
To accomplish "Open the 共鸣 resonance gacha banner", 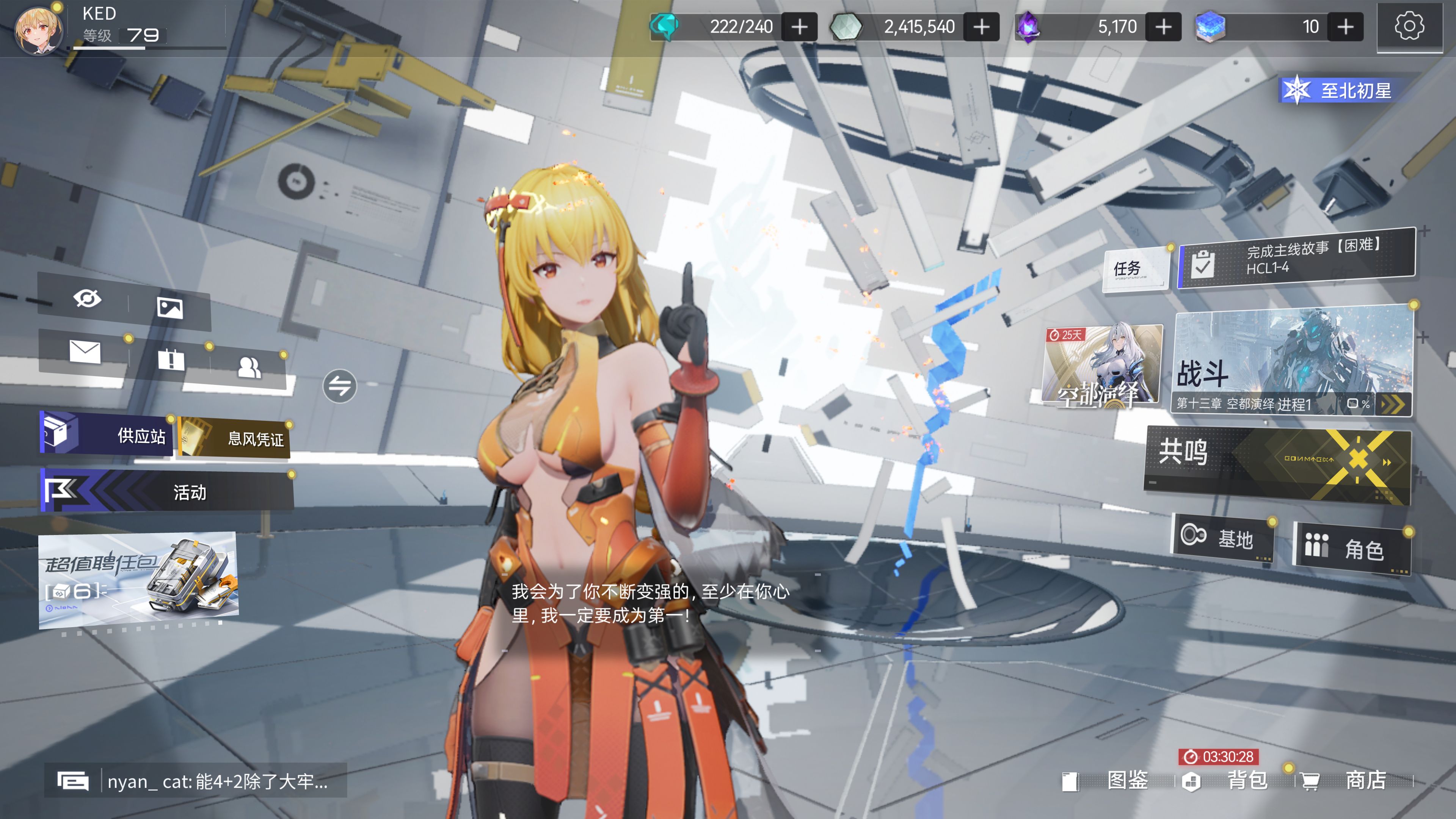I will point(1277,463).
